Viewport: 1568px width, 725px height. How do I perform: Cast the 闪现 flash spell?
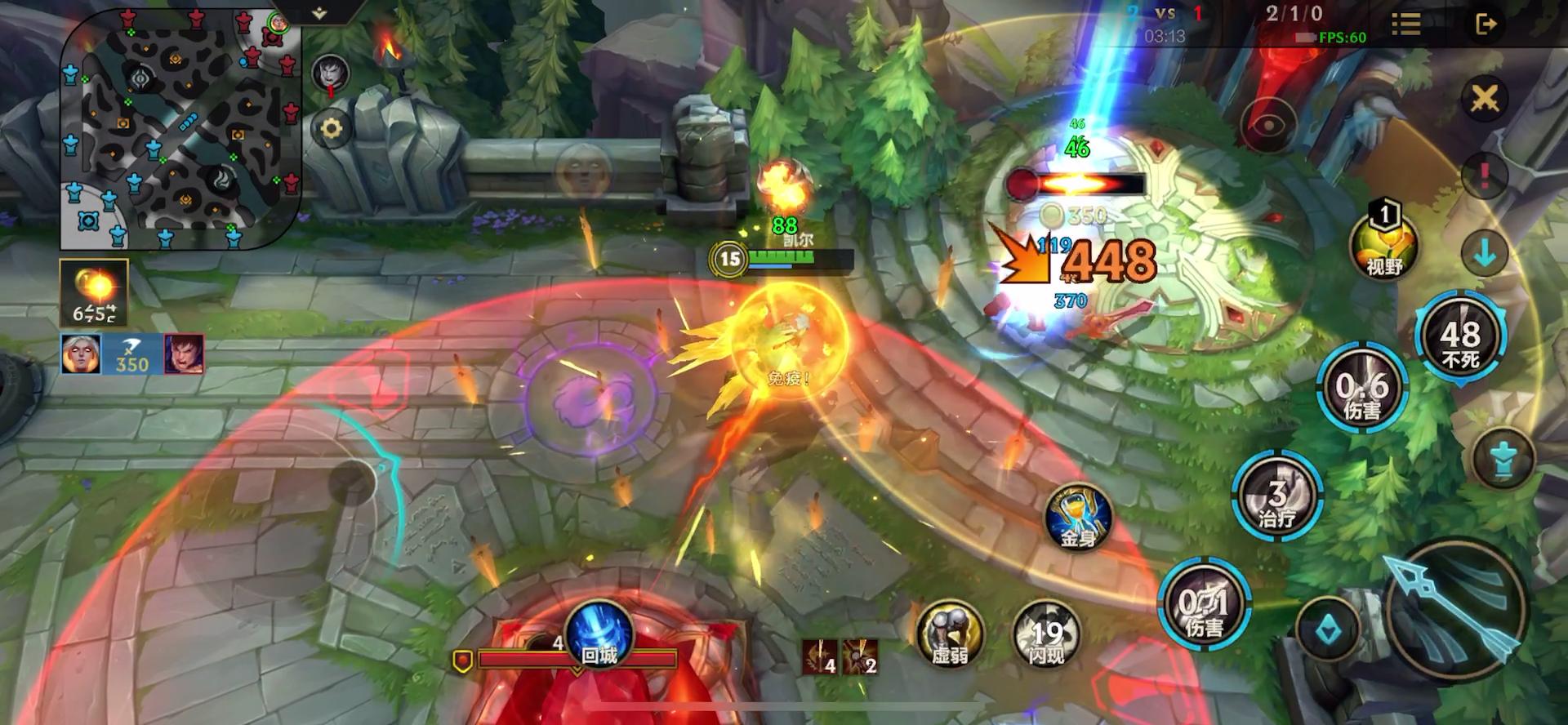[x=1047, y=634]
